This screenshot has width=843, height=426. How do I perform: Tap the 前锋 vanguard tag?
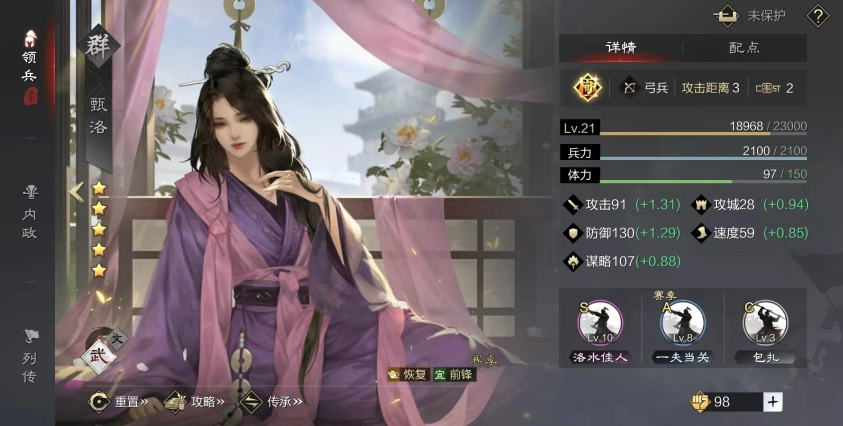[454, 374]
